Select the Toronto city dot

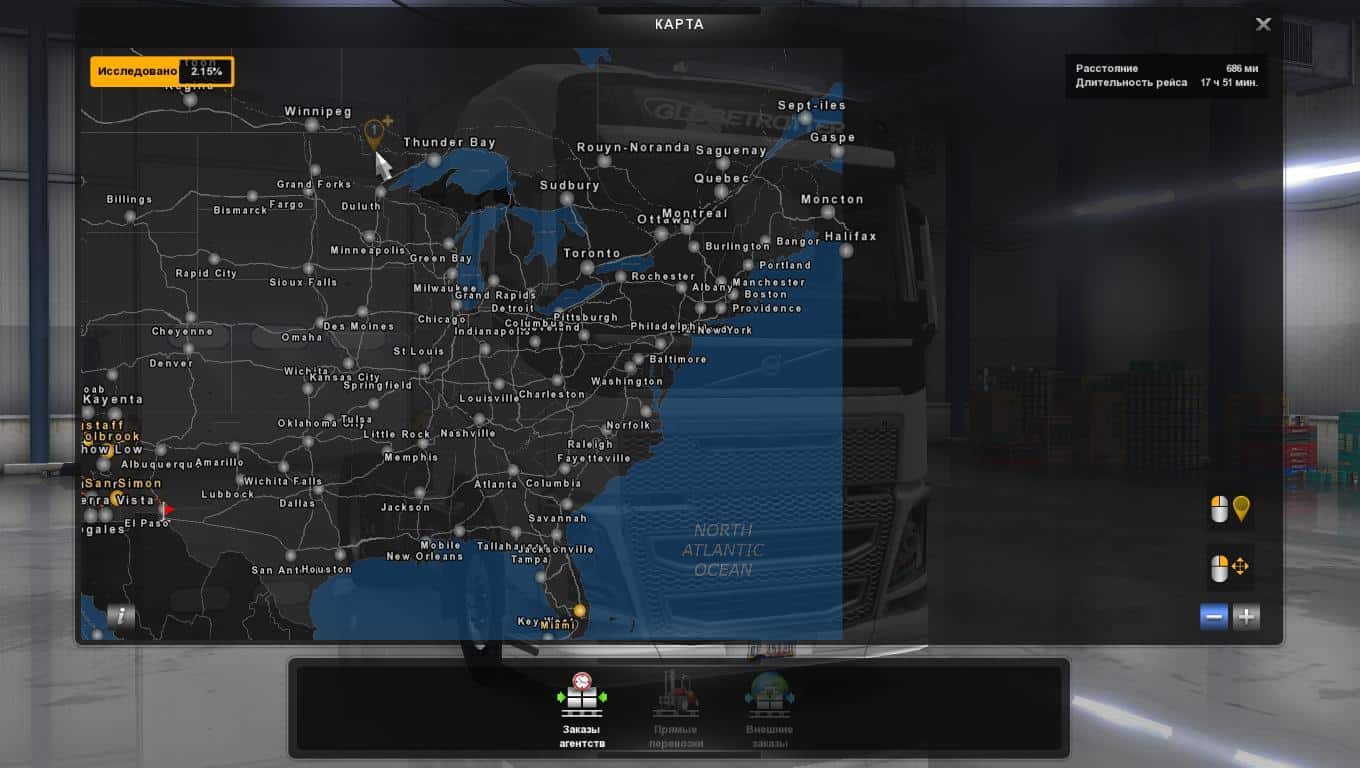tap(587, 268)
